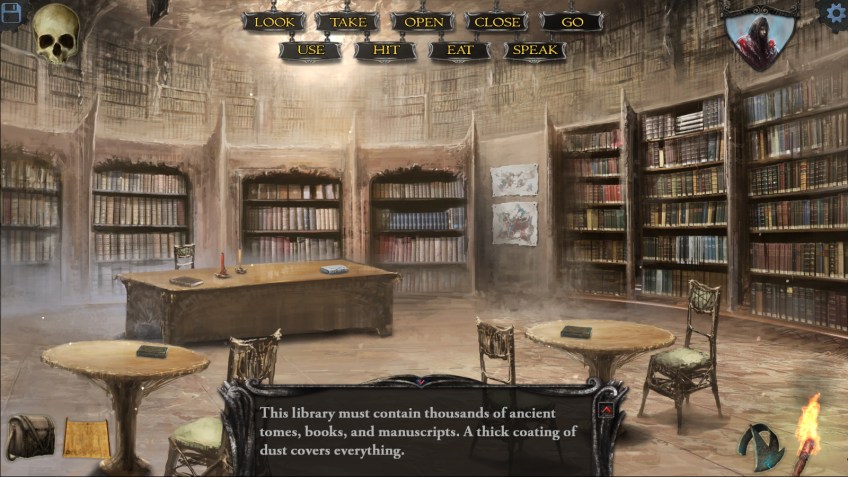
Task: Select the burning torch
Action: 806,432
